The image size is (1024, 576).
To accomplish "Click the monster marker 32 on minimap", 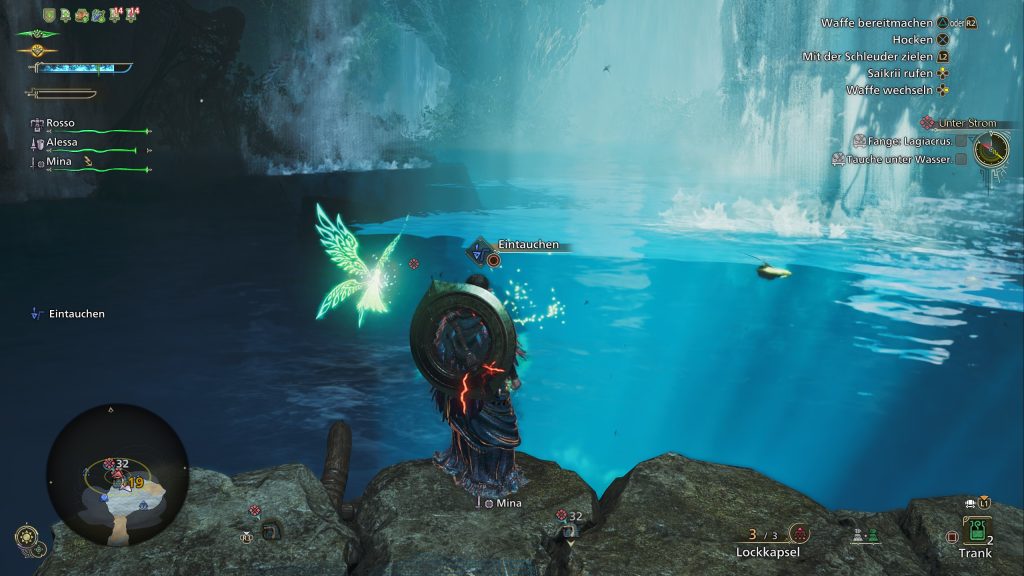I will pyautogui.click(x=115, y=464).
